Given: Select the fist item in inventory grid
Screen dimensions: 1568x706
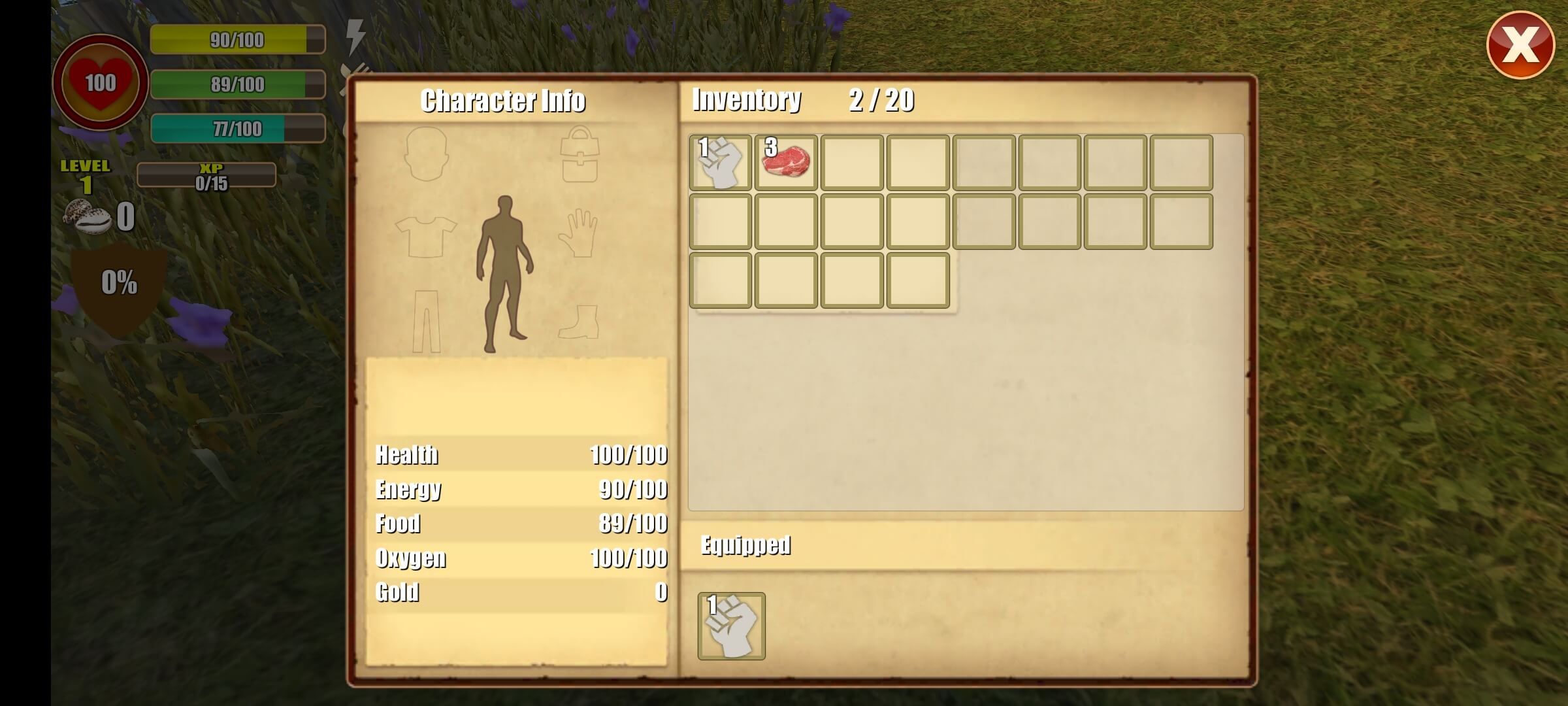Looking at the screenshot, I should pos(720,163).
